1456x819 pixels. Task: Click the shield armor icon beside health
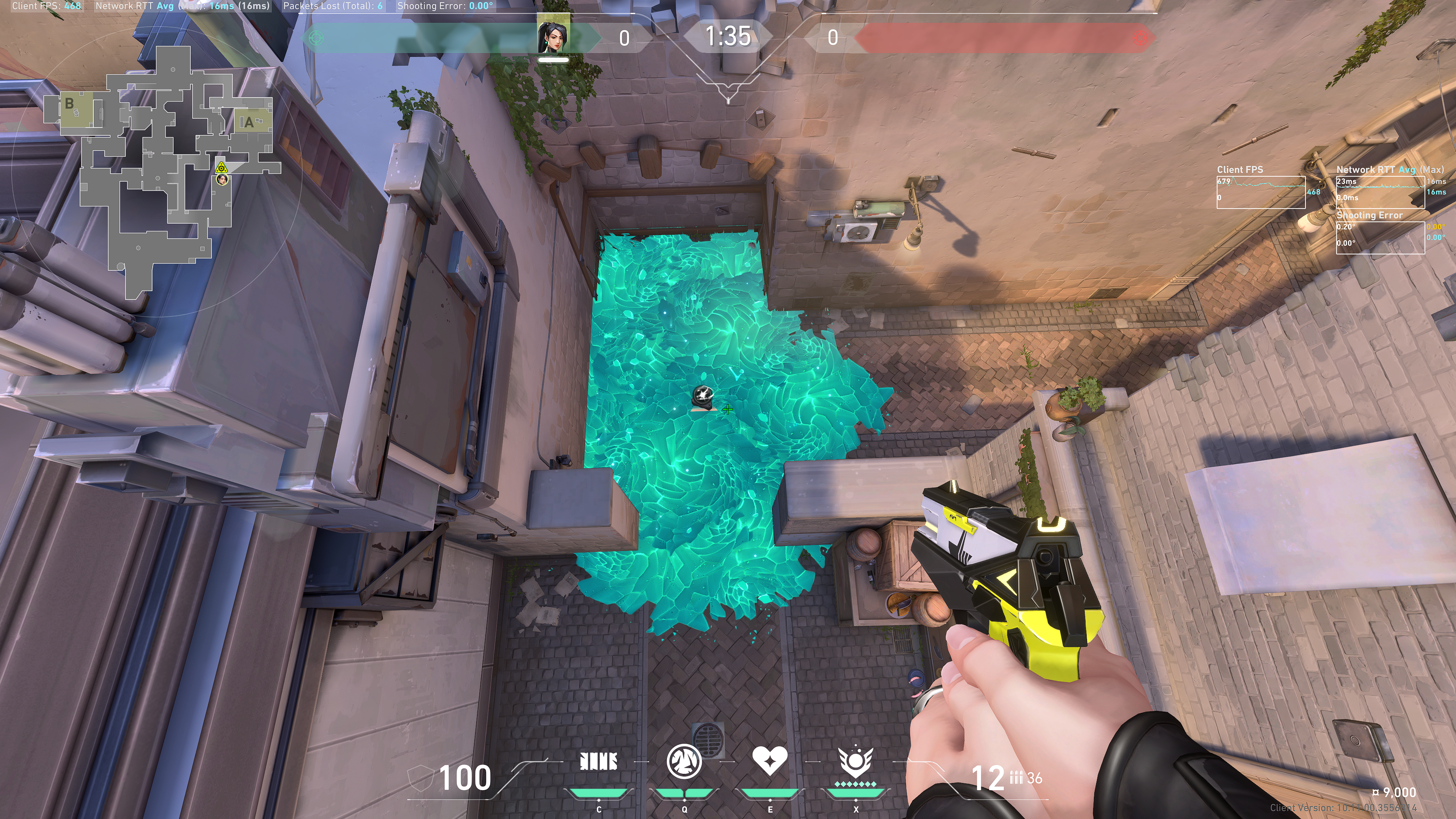point(420,778)
